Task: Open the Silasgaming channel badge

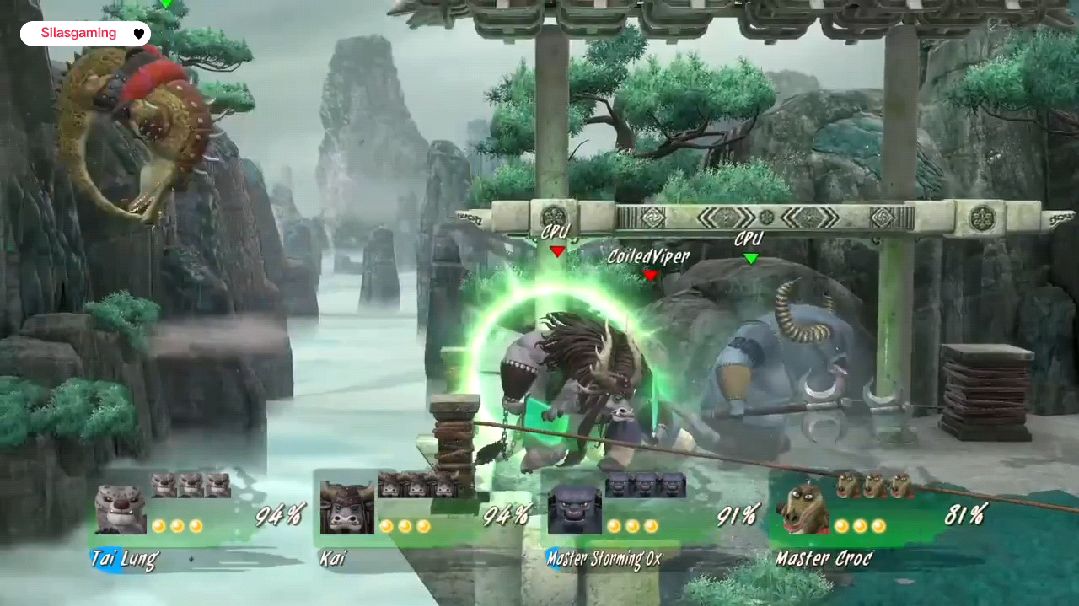Action: [79, 33]
